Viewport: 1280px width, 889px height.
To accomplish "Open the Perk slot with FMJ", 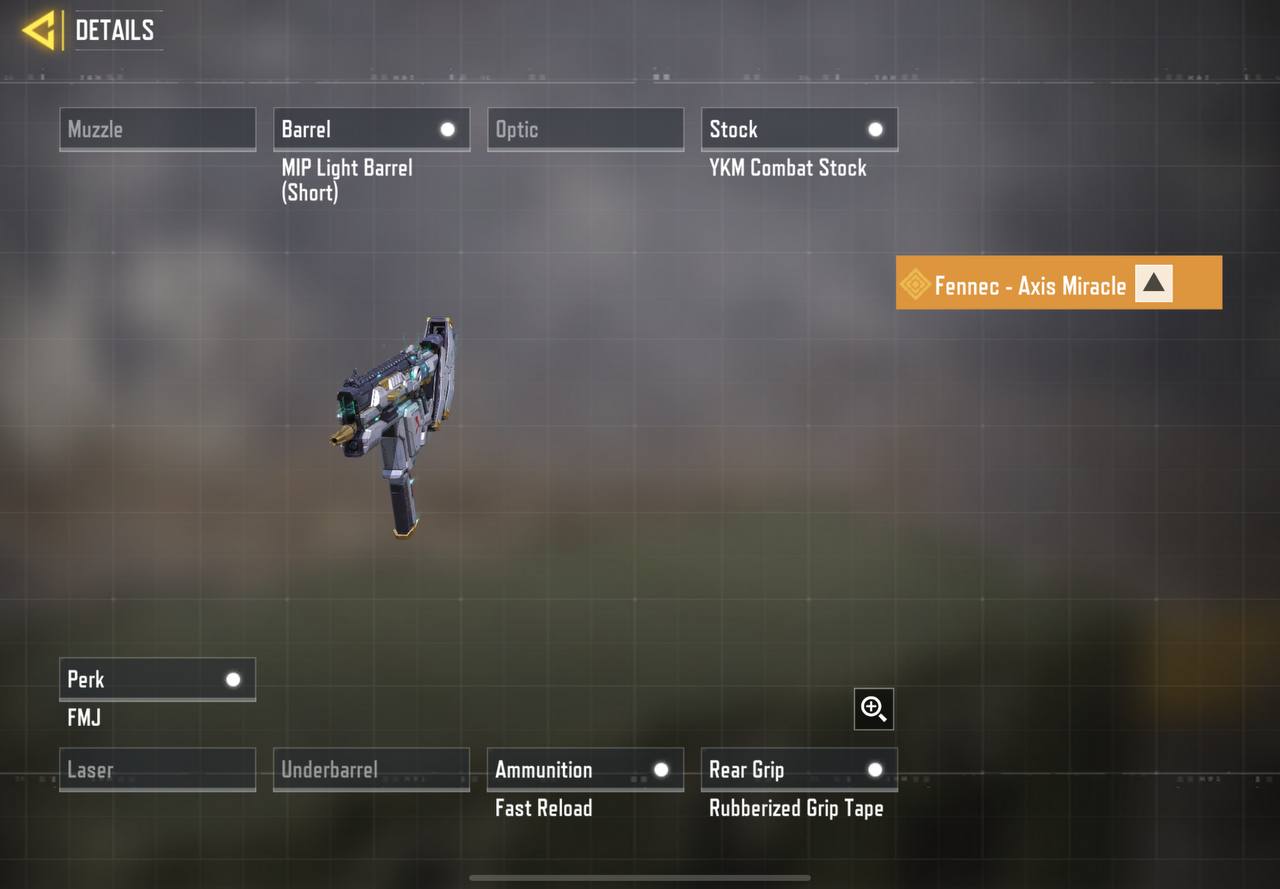I will click(x=157, y=679).
